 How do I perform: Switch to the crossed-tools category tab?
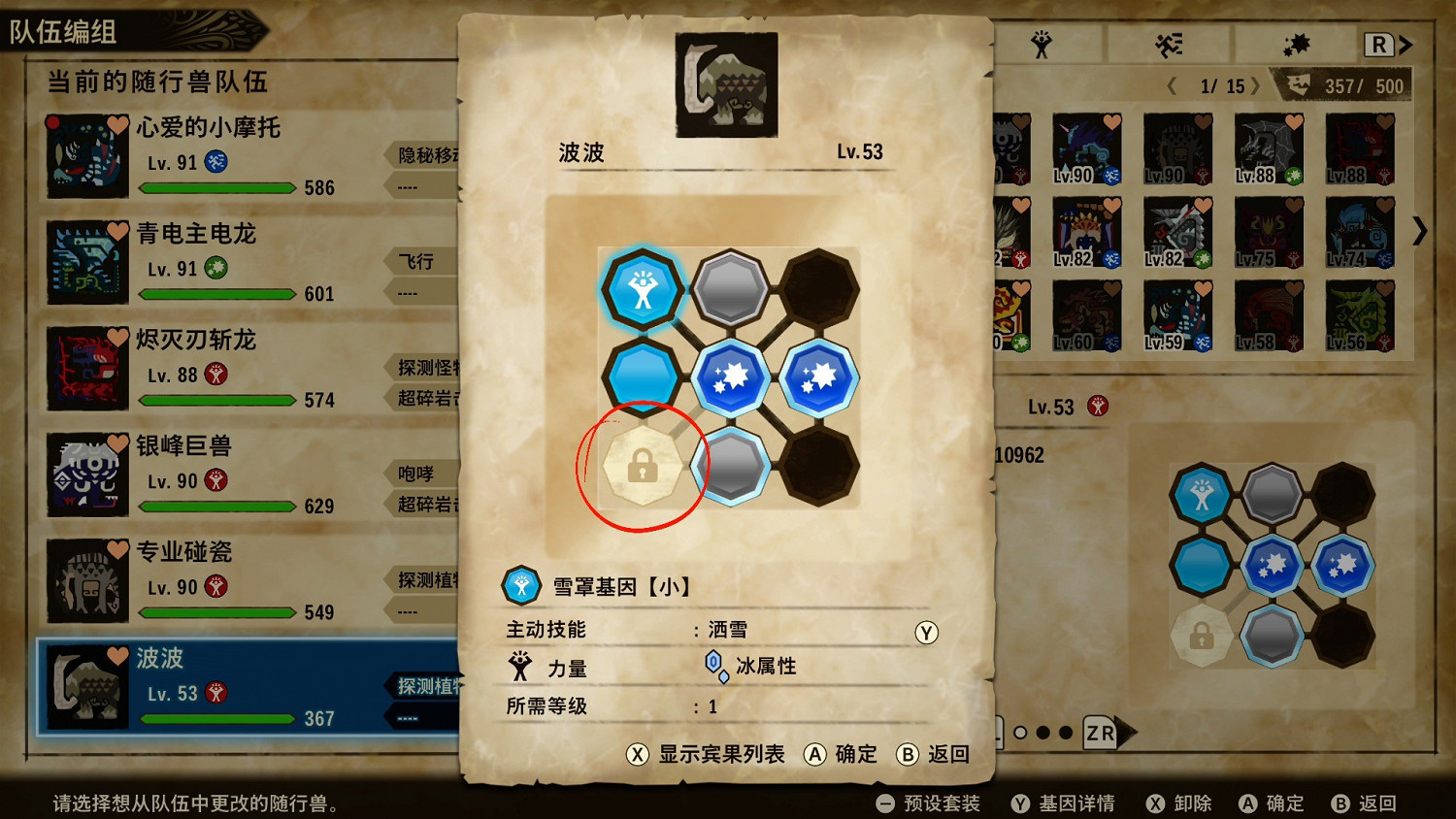tap(1168, 43)
